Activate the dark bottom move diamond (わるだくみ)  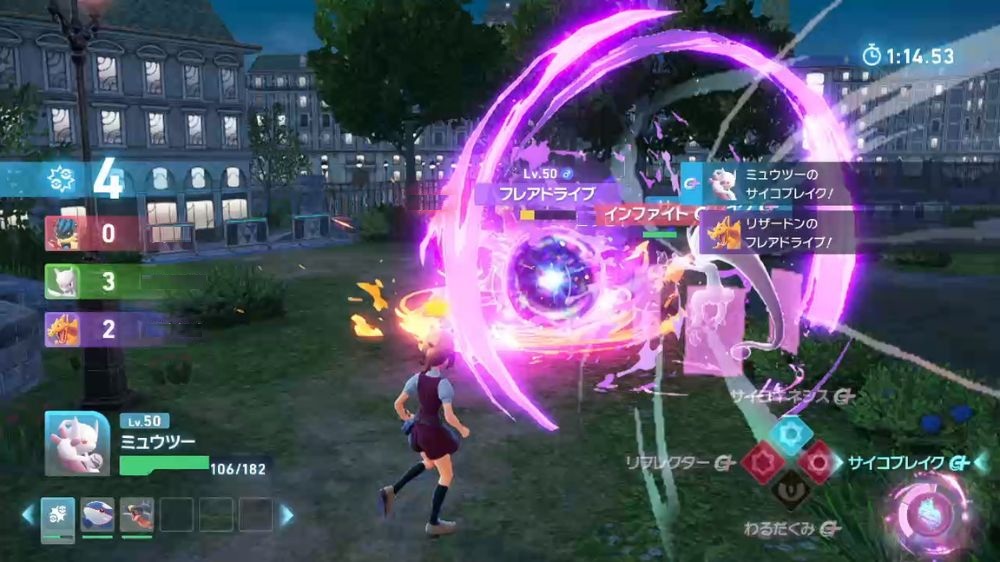pos(793,491)
